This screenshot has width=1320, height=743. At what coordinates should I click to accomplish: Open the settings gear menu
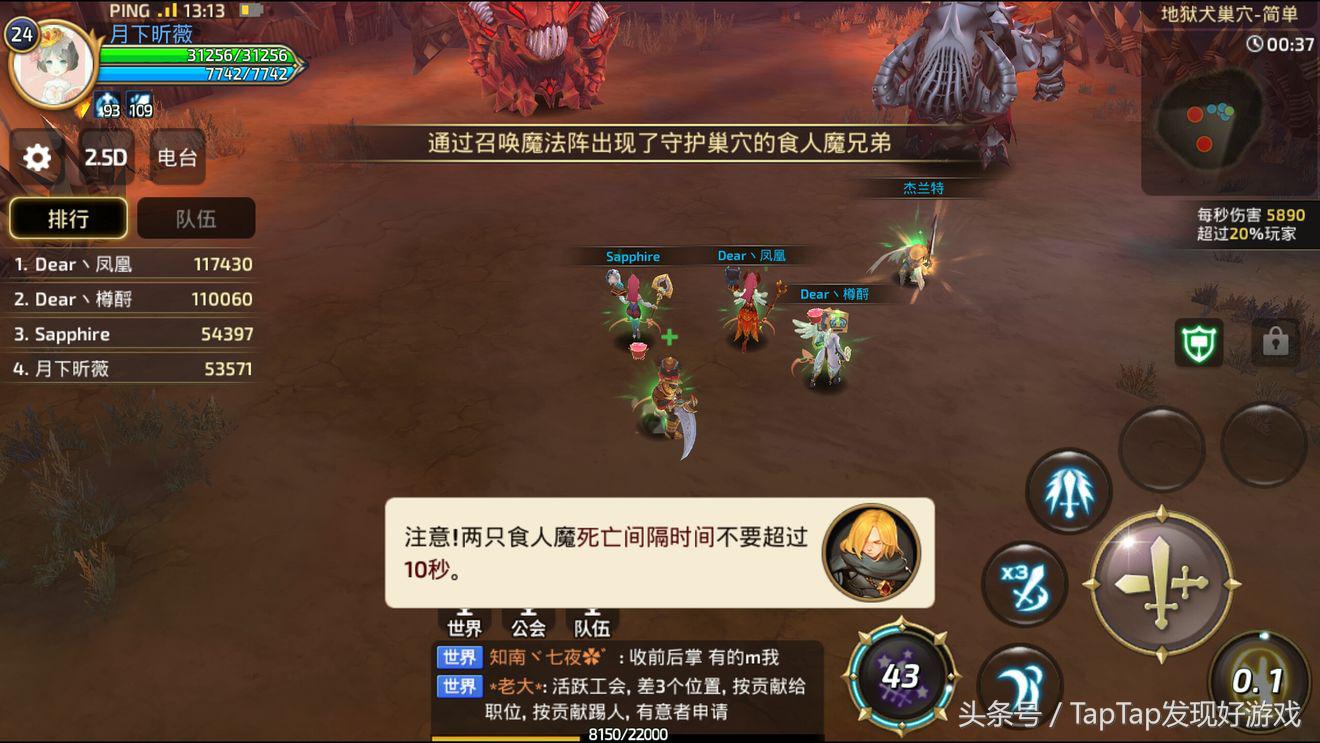coord(37,158)
